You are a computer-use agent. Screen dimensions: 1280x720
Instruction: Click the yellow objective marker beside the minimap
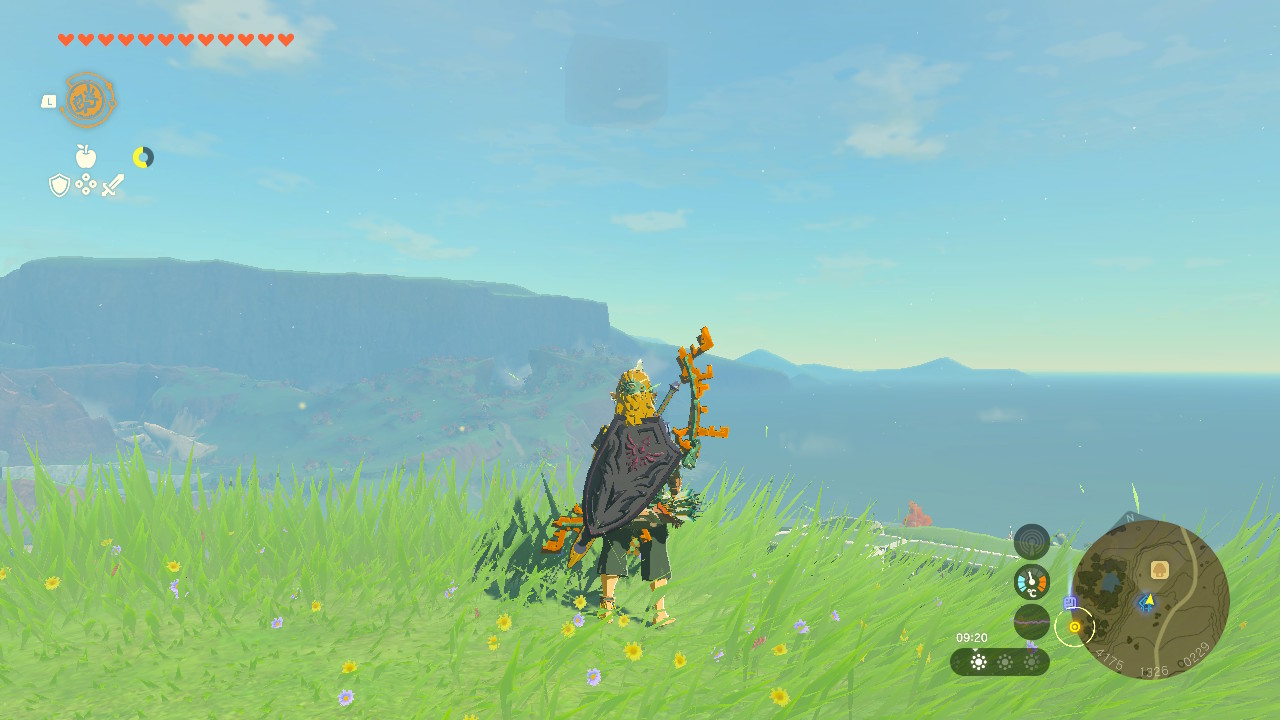(1075, 627)
